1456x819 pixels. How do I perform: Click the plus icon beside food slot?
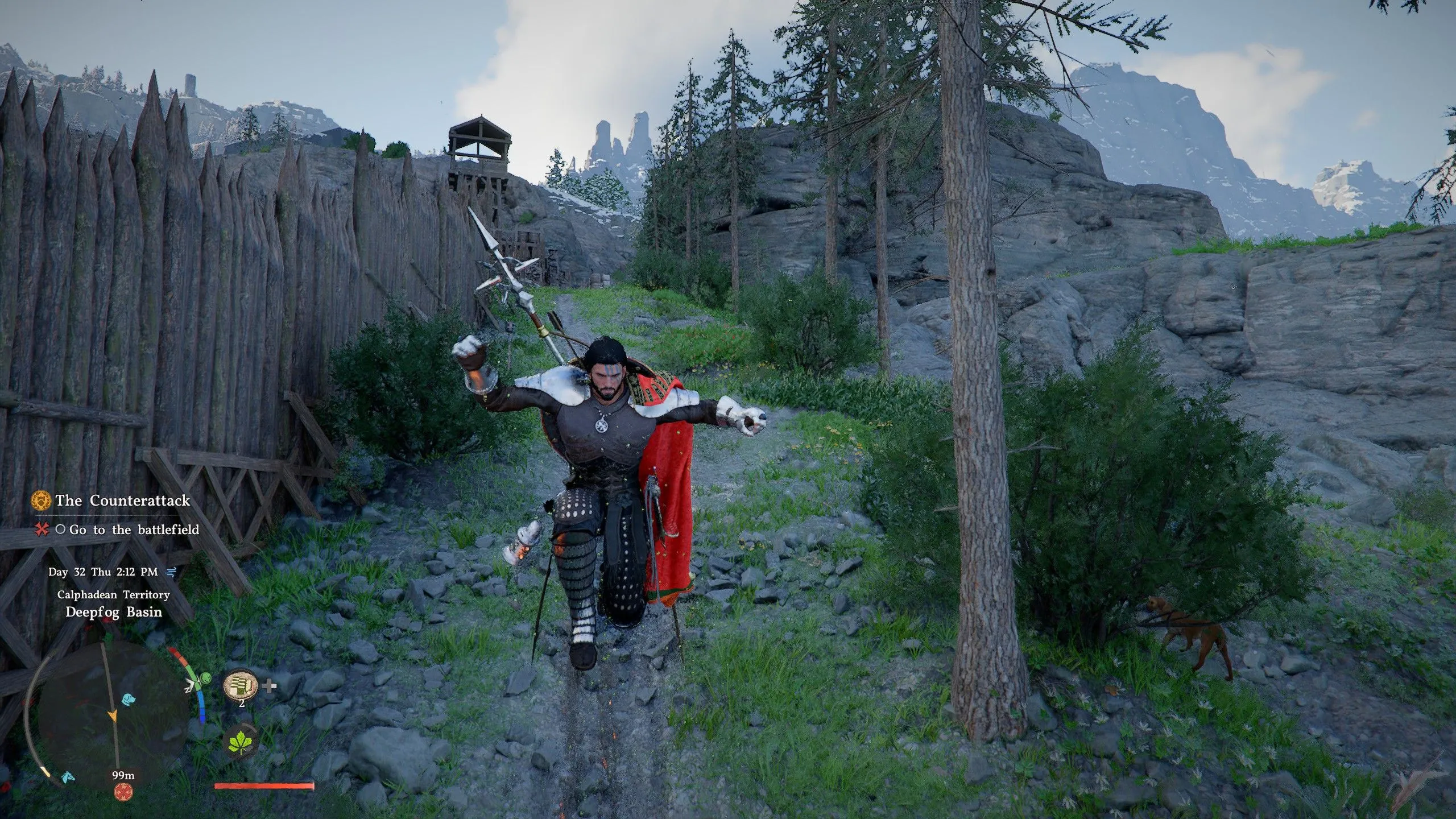pos(271,686)
